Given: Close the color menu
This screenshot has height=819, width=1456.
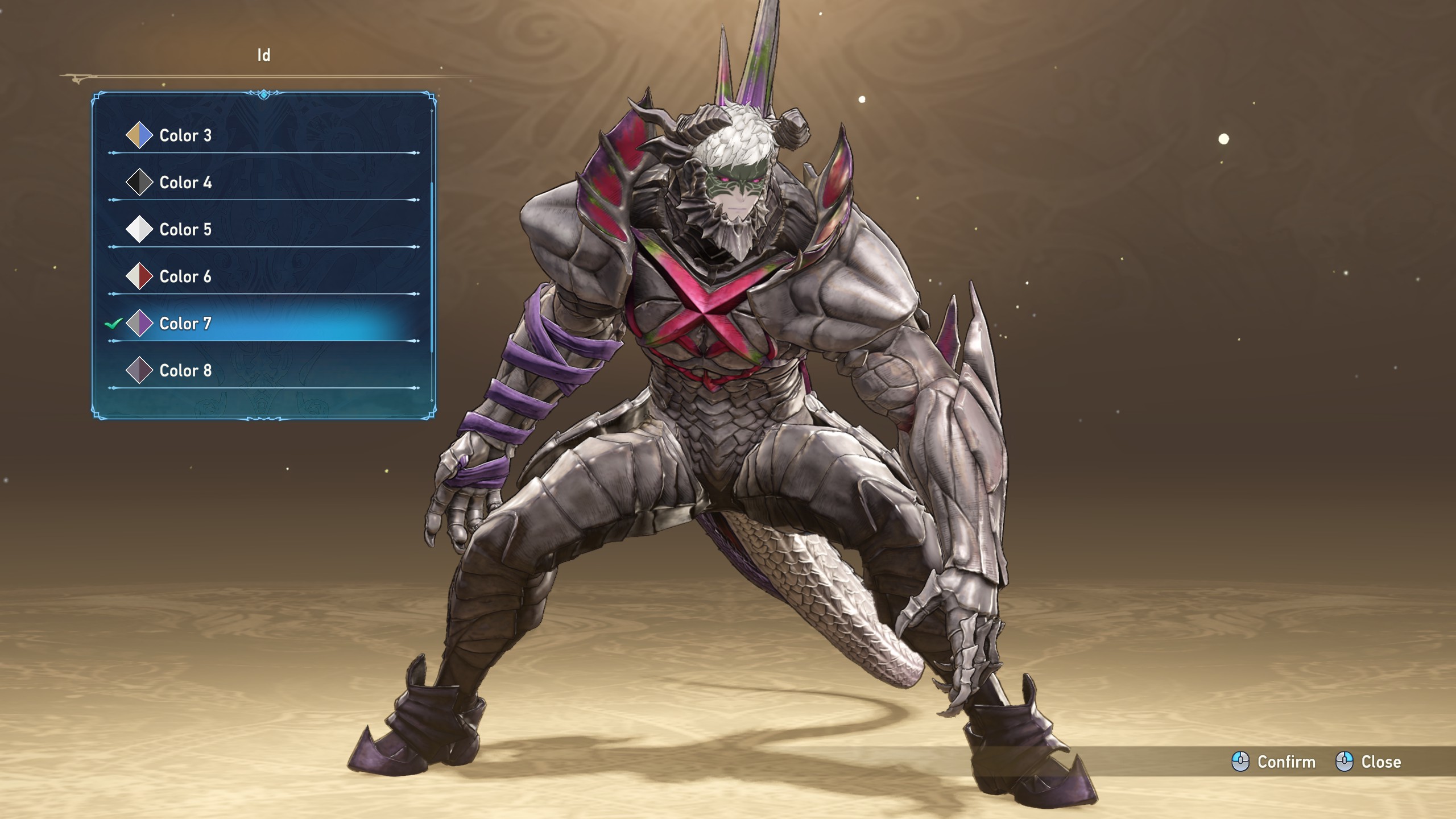Looking at the screenshot, I should [x=1368, y=762].
